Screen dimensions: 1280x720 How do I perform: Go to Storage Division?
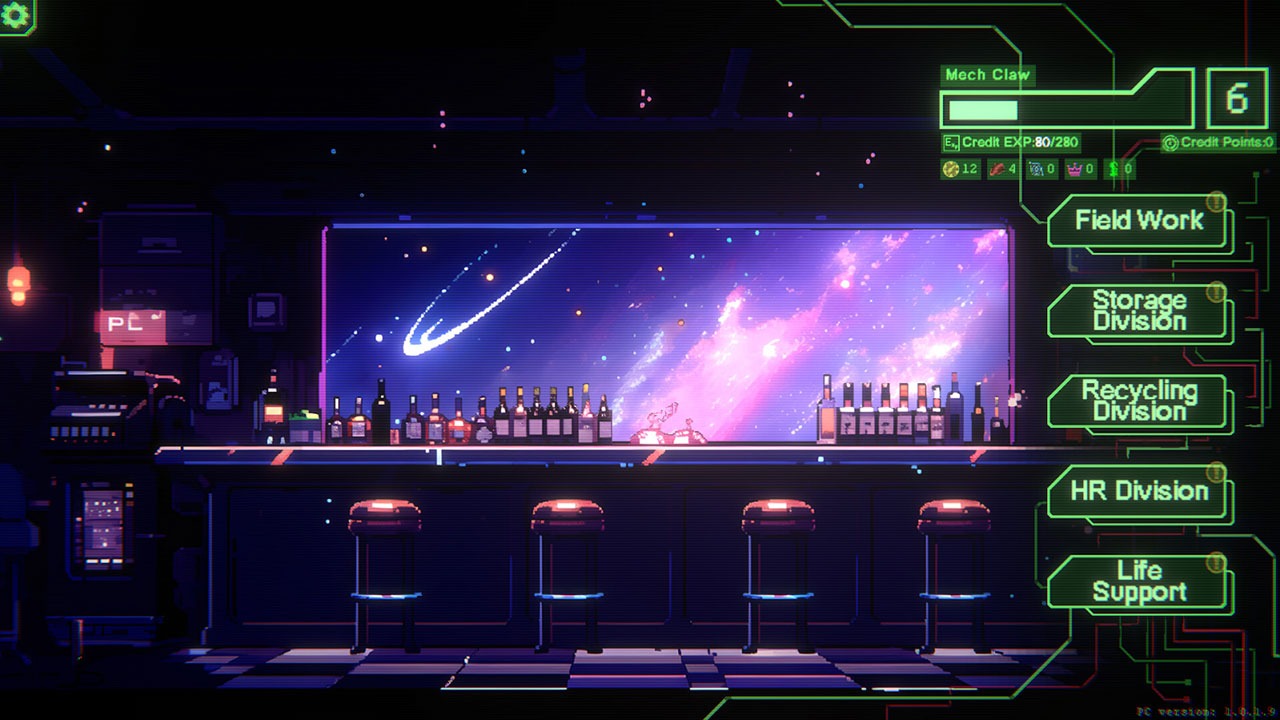pyautogui.click(x=1139, y=311)
